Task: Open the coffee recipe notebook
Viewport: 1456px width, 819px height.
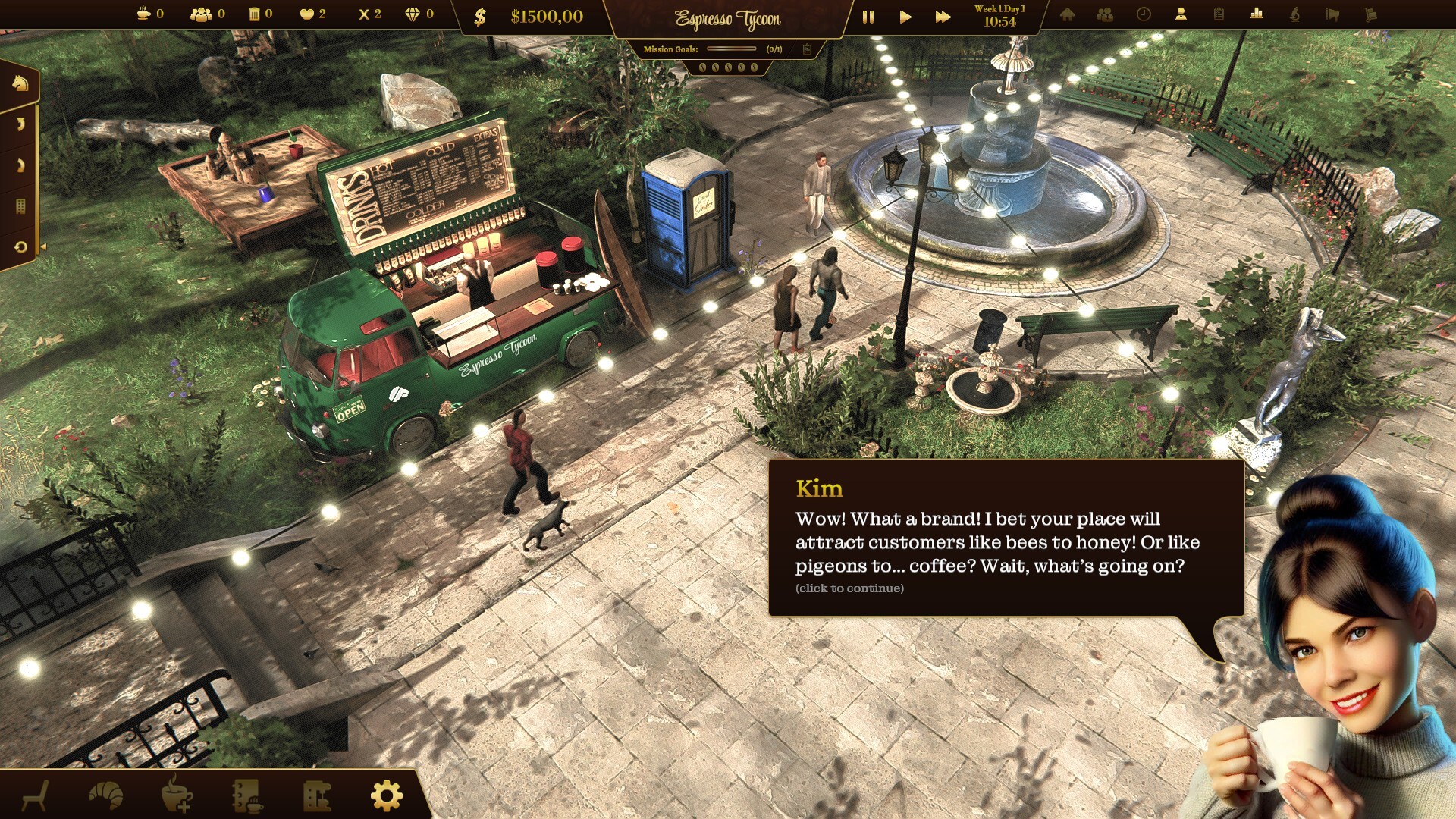Action: pyautogui.click(x=246, y=795)
